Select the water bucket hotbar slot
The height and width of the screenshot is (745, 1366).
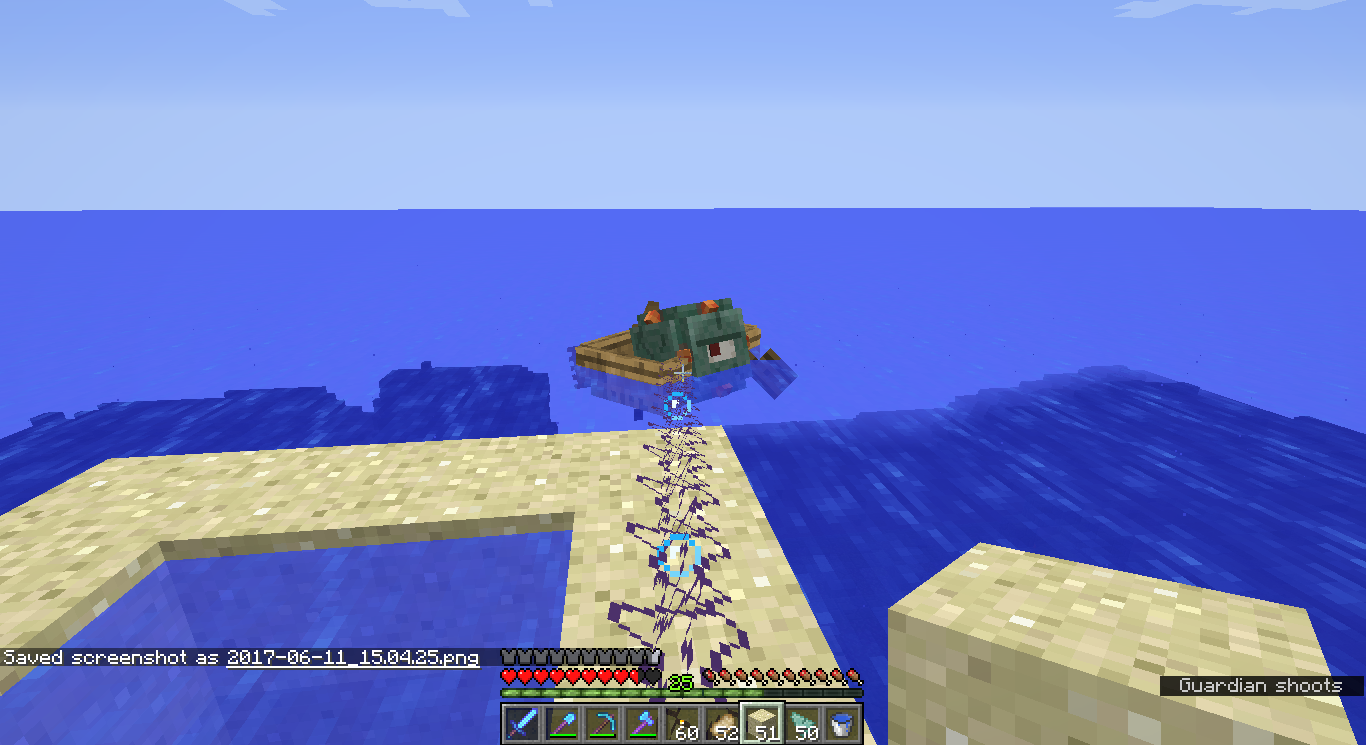point(841,723)
